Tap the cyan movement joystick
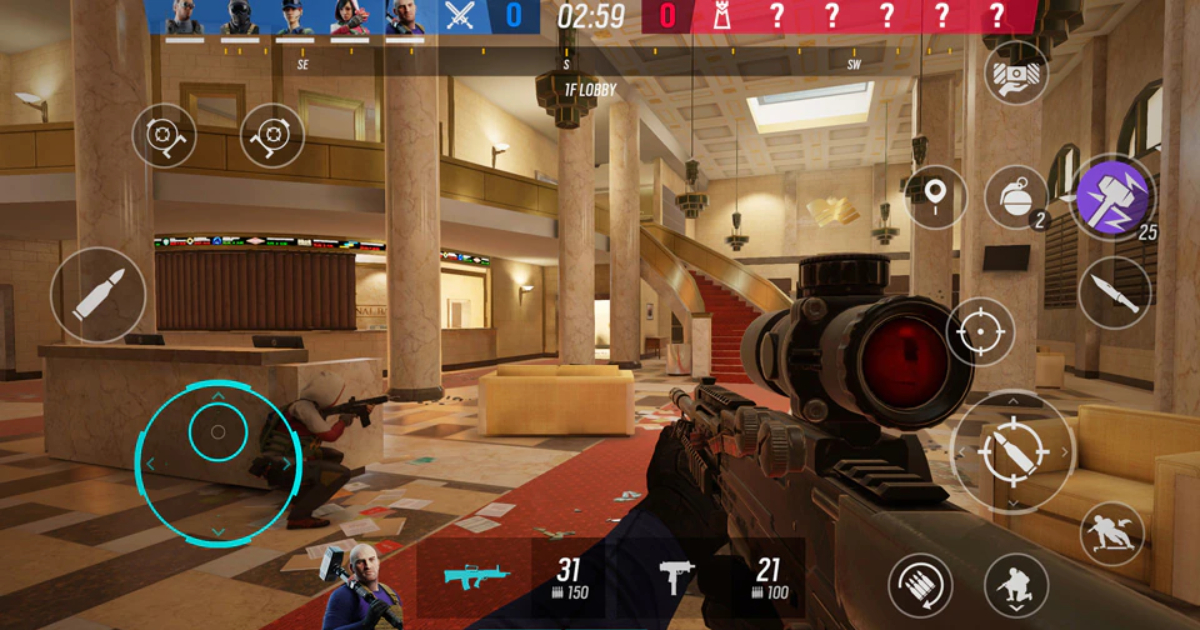 coord(218,464)
